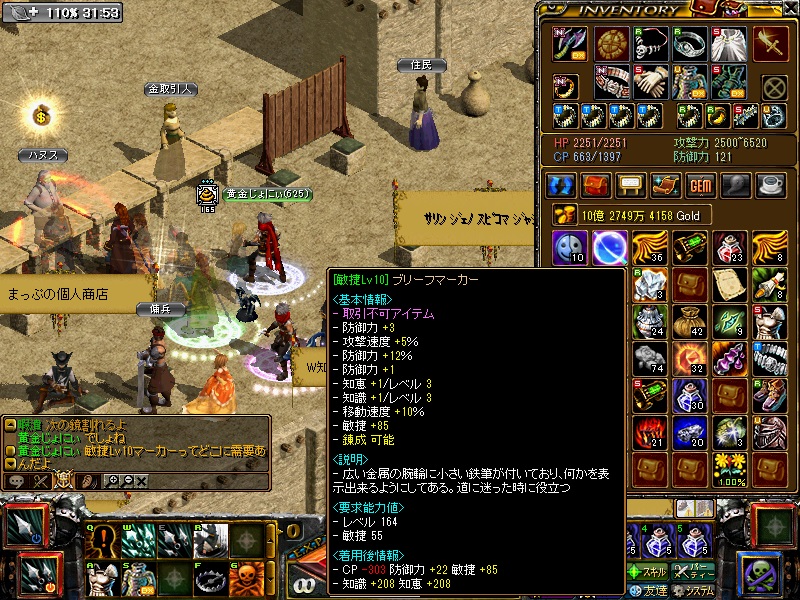800x600 pixels.
Task: Close the chat window with the X button
Action: pos(141,481)
